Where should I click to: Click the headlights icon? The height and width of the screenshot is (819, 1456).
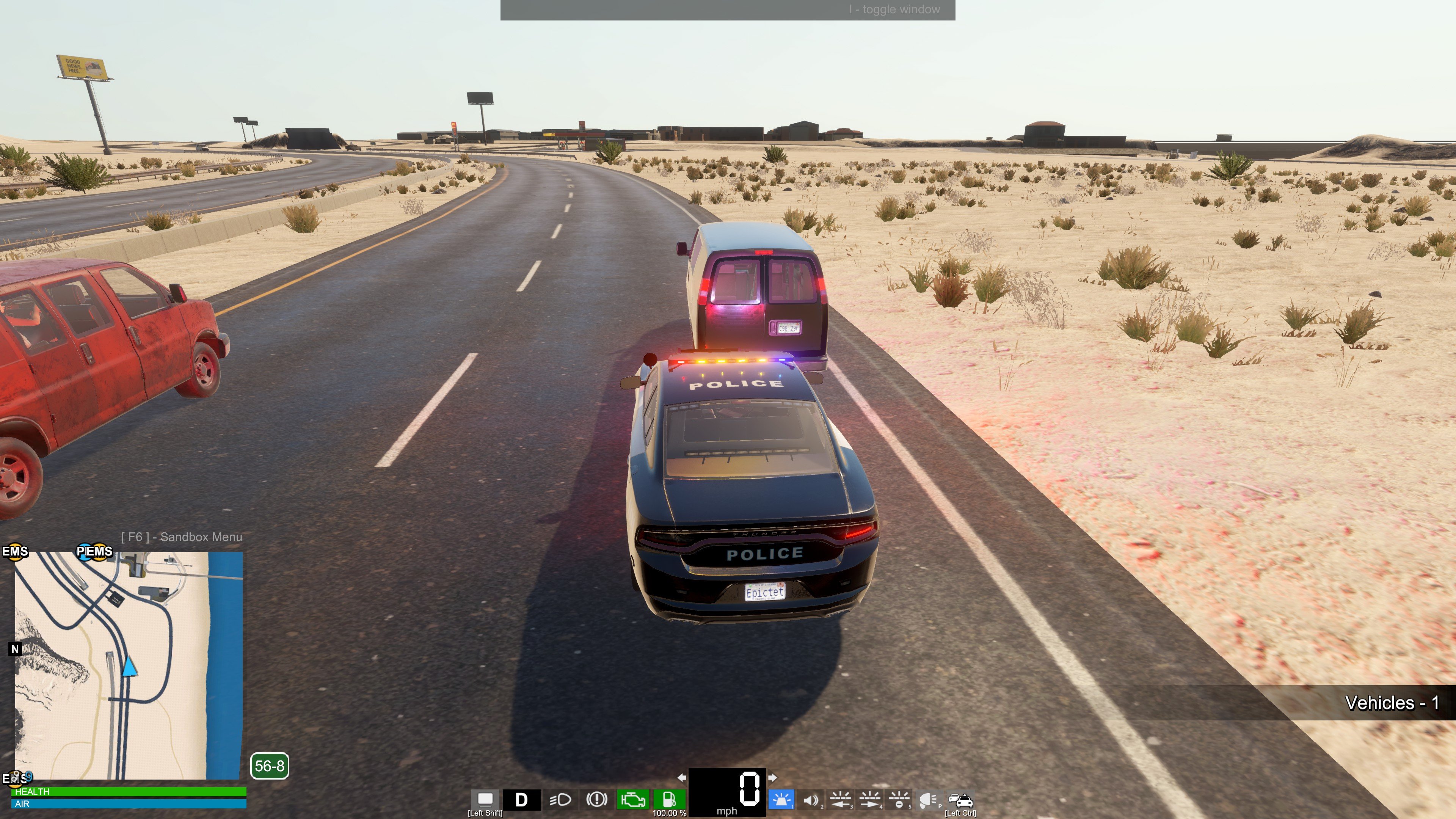click(560, 799)
